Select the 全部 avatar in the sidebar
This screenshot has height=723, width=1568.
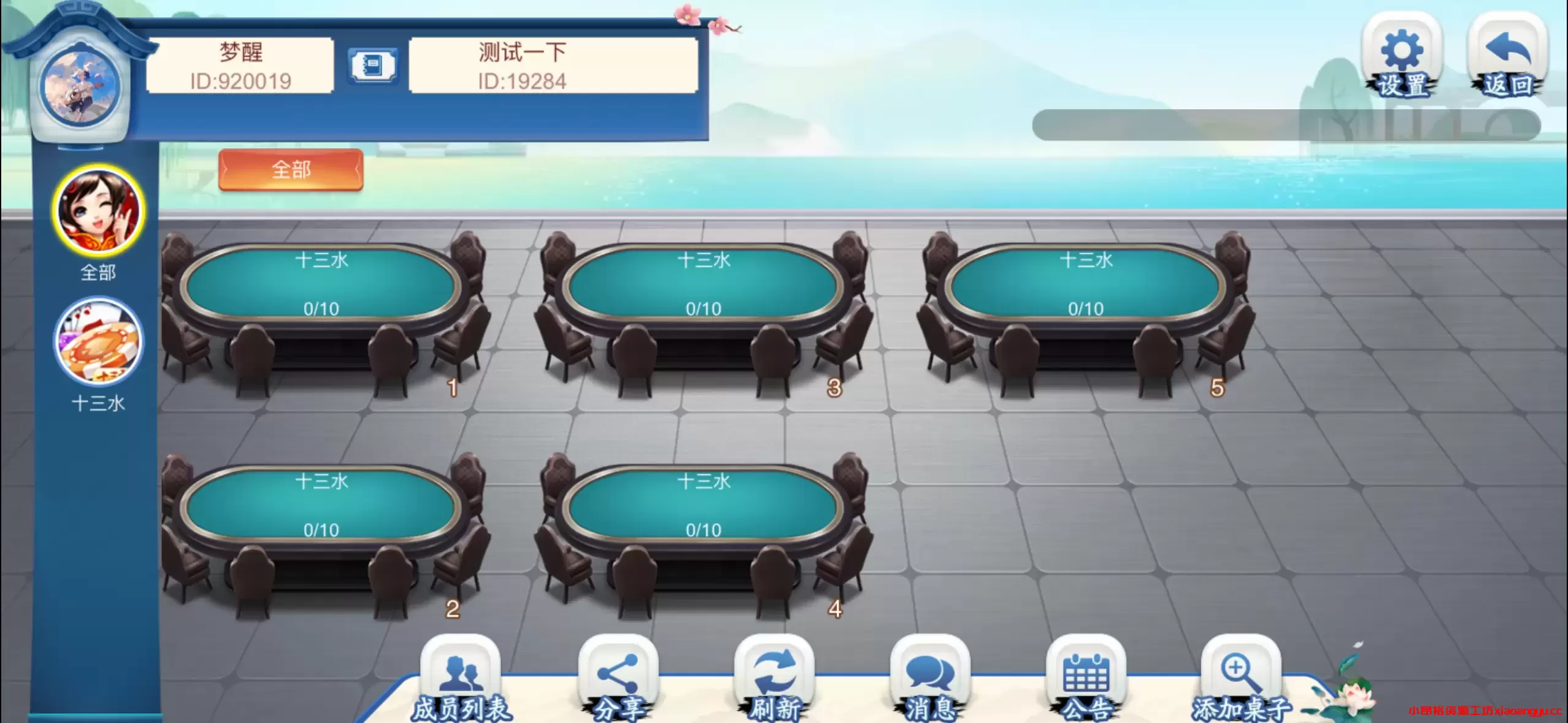tap(98, 212)
